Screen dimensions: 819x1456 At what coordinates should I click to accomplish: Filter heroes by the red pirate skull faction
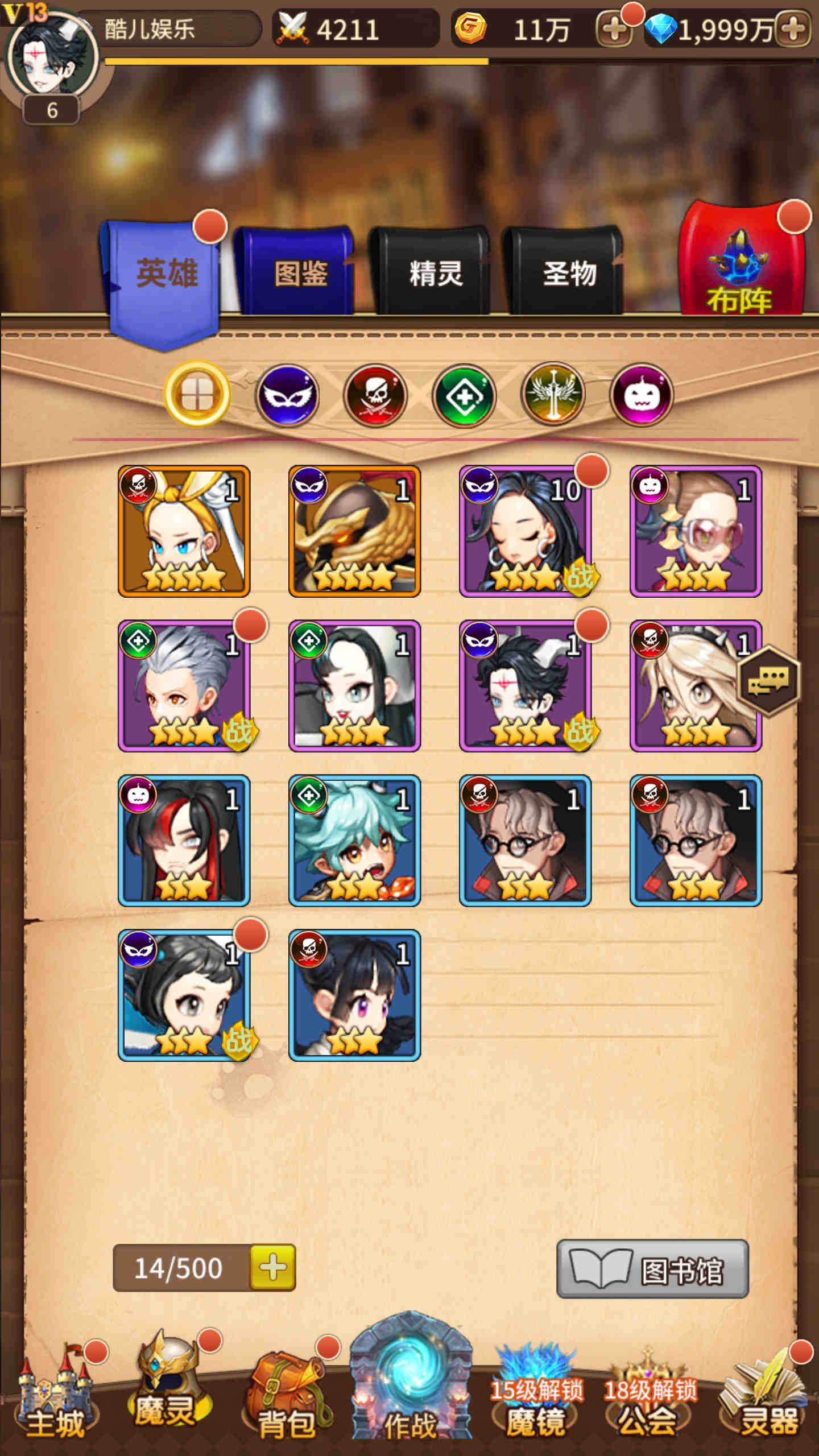tap(375, 395)
